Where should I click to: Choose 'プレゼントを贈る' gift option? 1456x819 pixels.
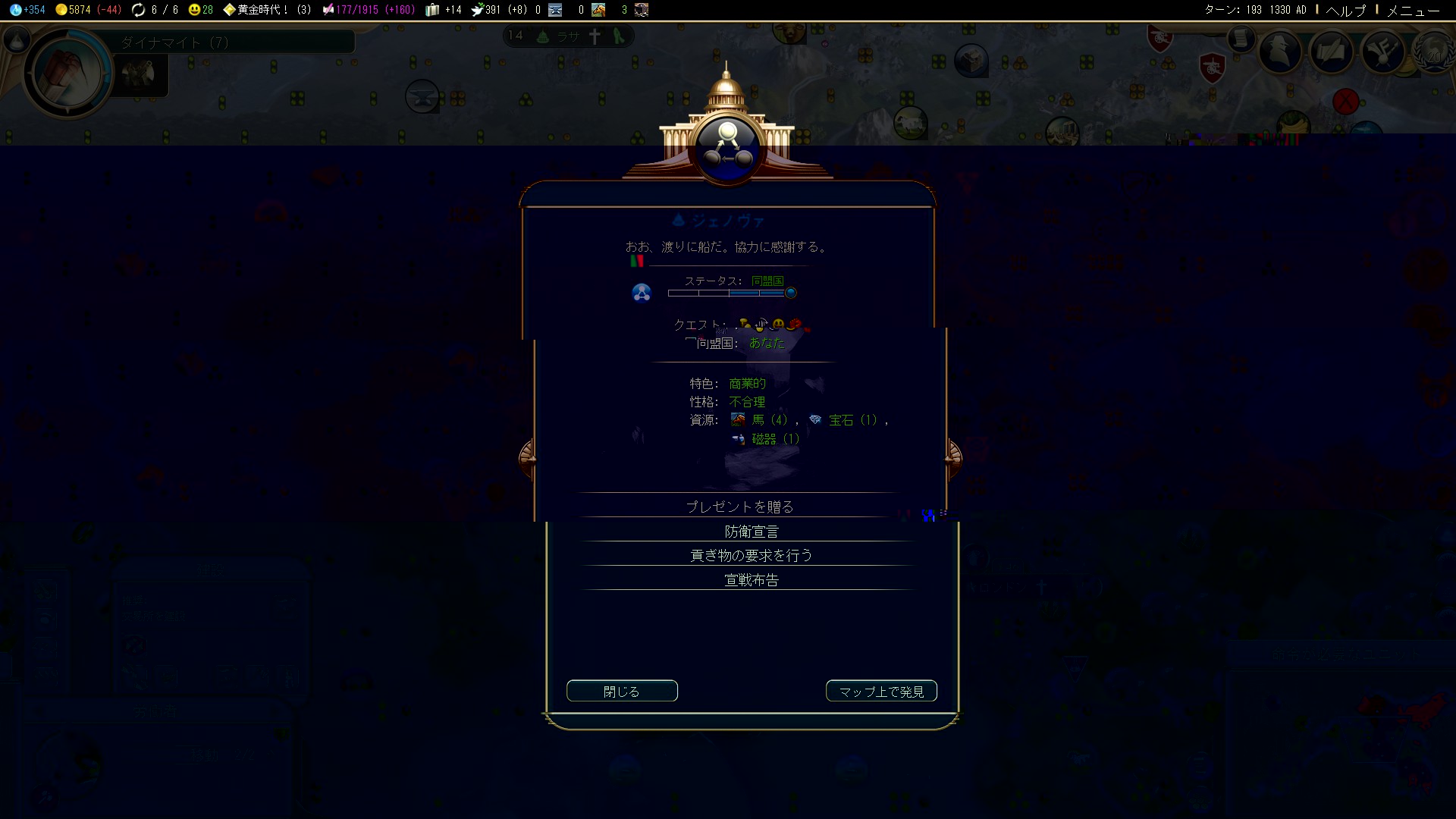(x=739, y=507)
